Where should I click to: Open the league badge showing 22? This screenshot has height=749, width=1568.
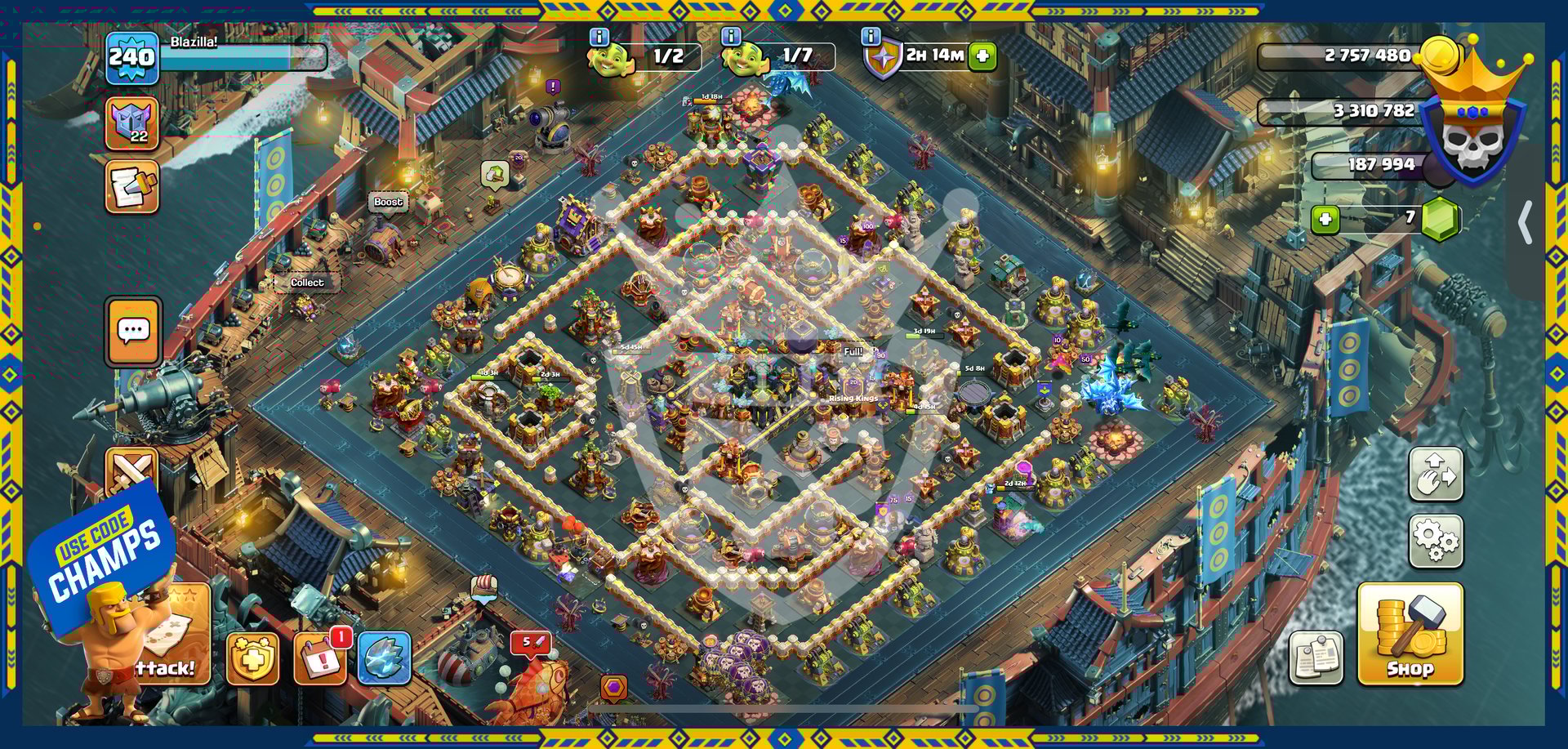tap(131, 124)
